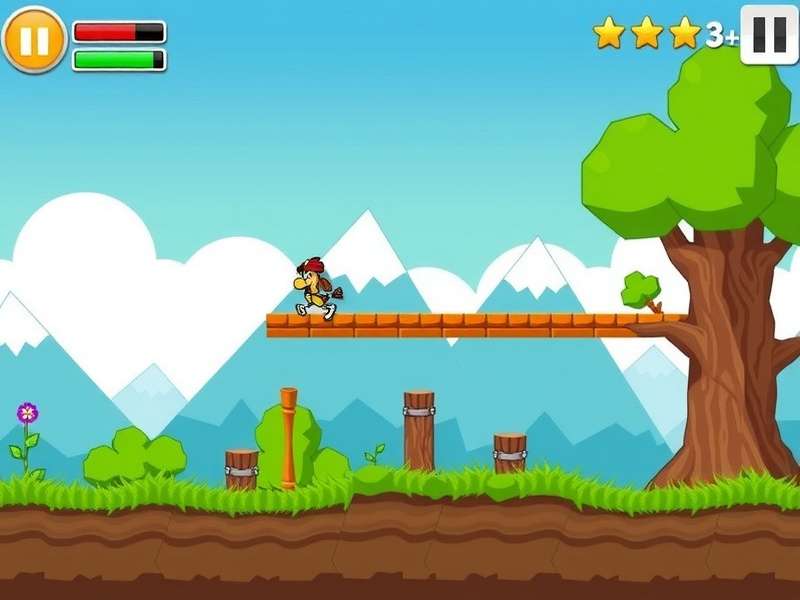Tap the orange round pause button
Screen dimensions: 800x600
point(34,40)
